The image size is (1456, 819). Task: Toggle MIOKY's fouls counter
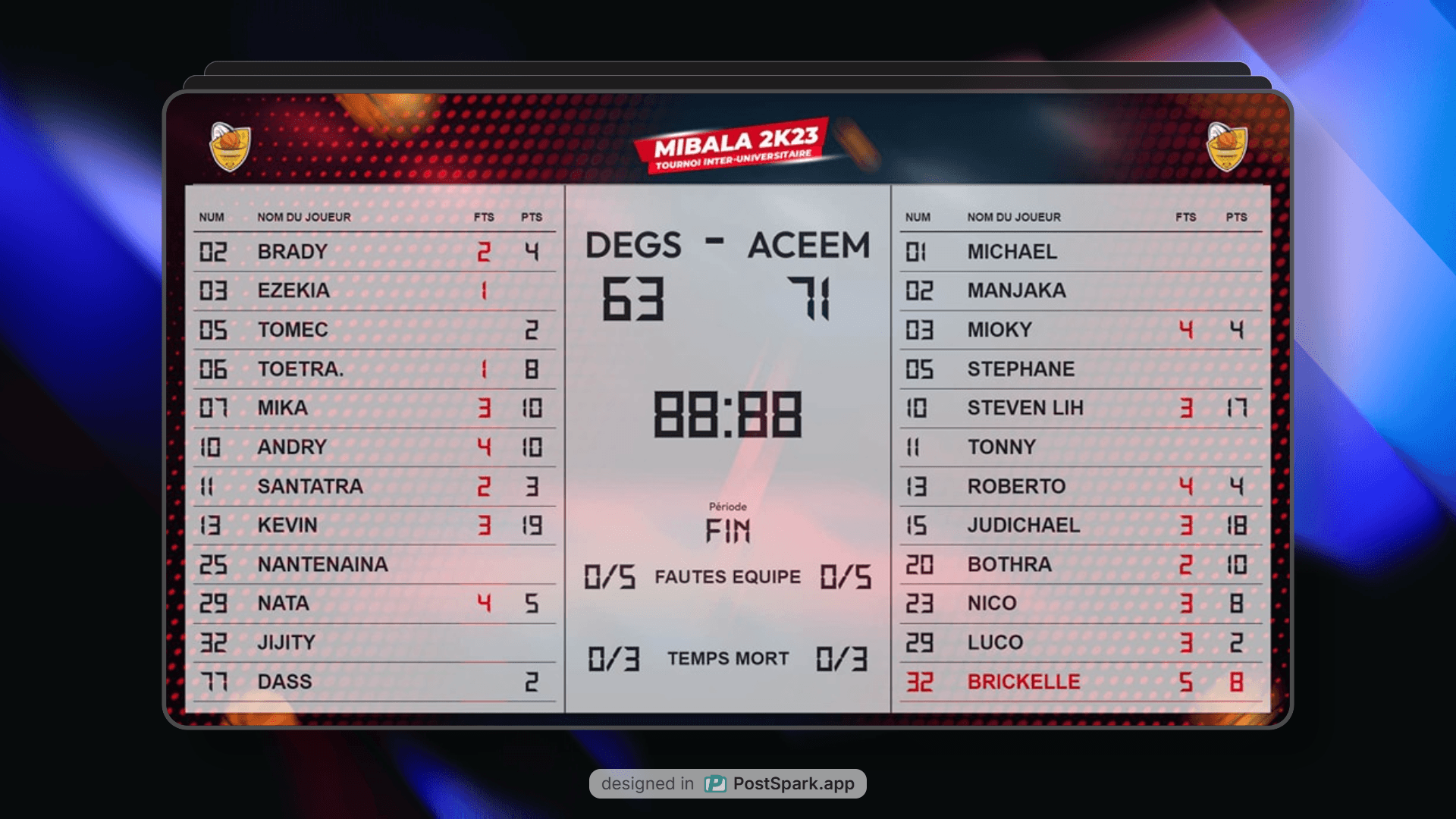point(1187,330)
